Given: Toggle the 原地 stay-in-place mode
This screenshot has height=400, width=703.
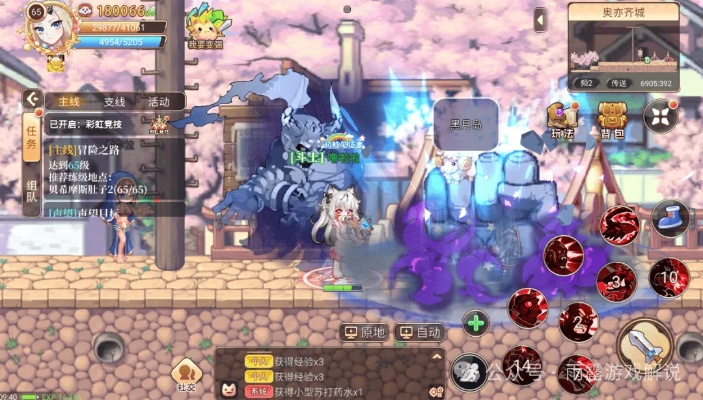Looking at the screenshot, I should point(365,331).
